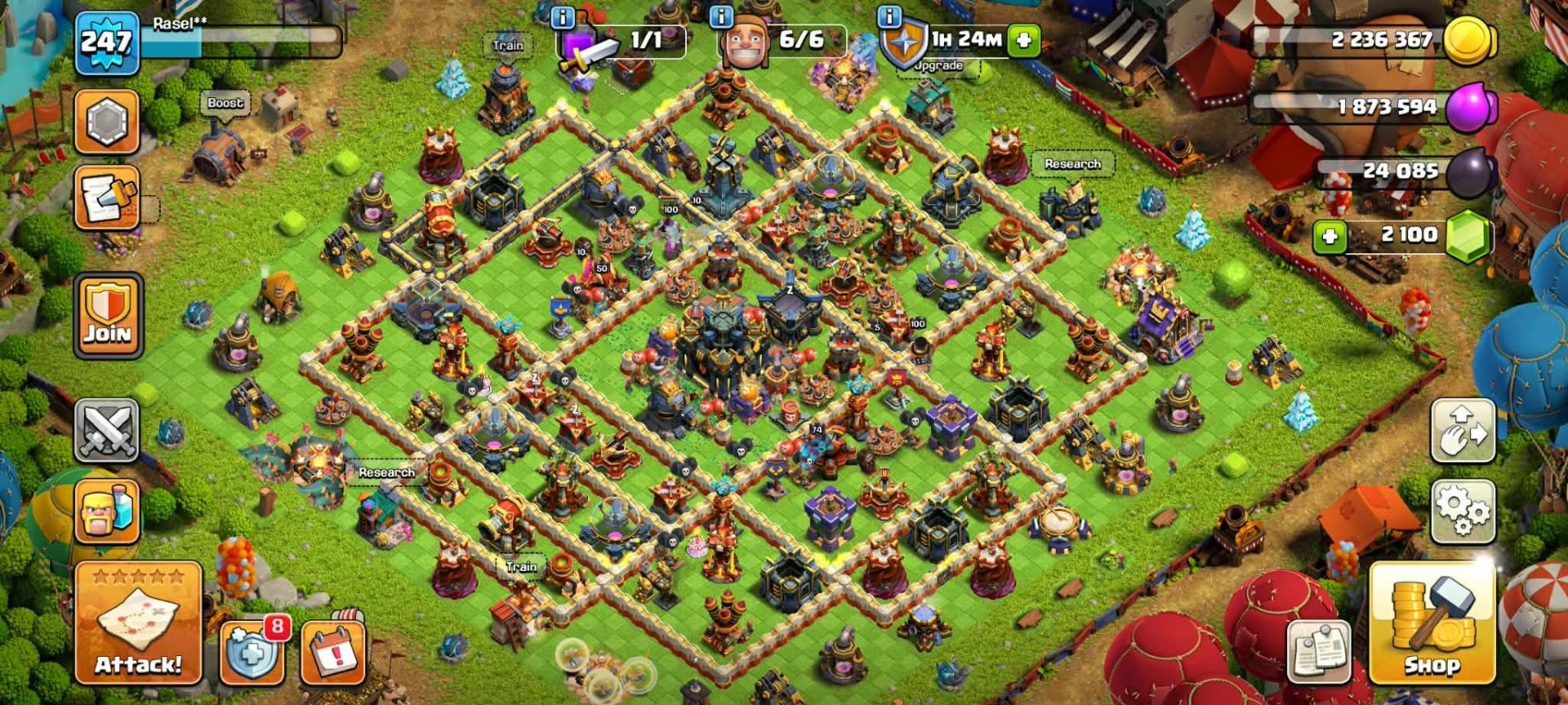The height and width of the screenshot is (705, 1568).
Task: Open the settings gears menu
Action: point(1463,511)
